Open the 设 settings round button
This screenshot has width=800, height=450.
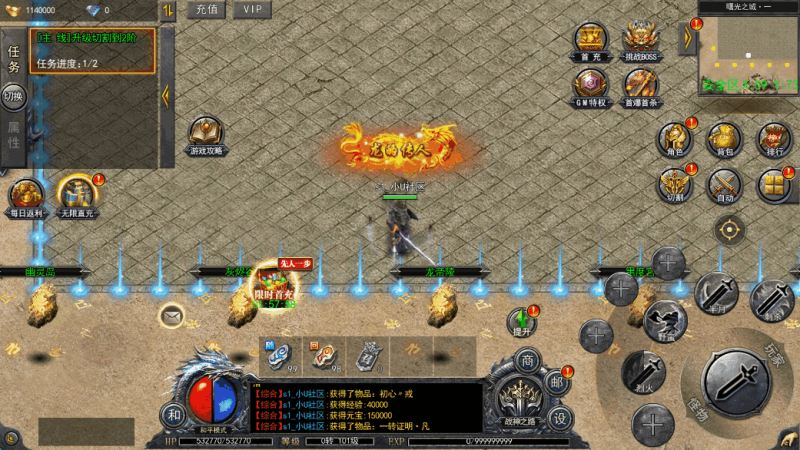[561, 419]
